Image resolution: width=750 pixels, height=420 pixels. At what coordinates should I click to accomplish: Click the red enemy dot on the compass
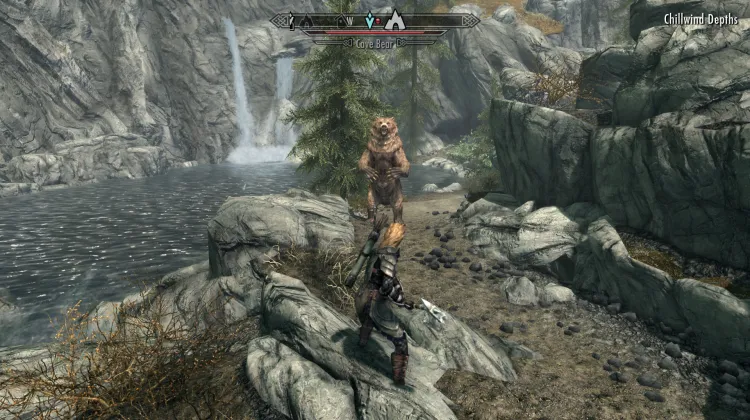(378, 21)
